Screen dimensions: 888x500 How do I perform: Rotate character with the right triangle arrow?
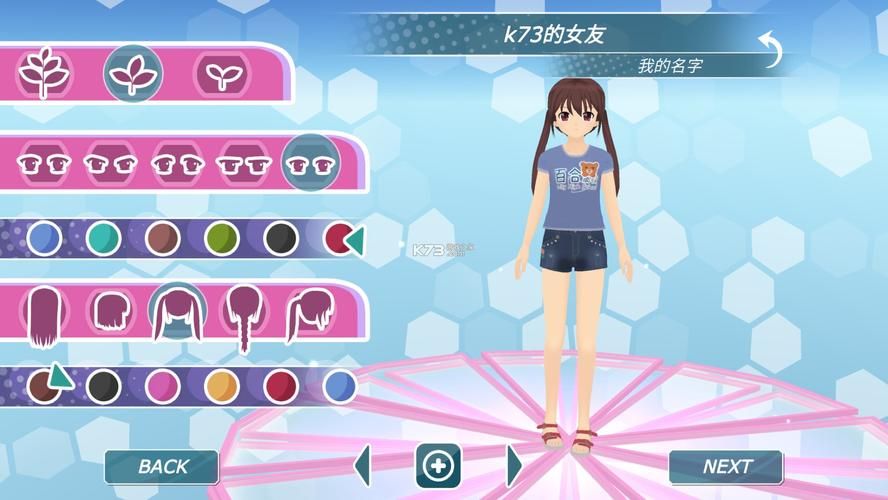pyautogui.click(x=513, y=465)
